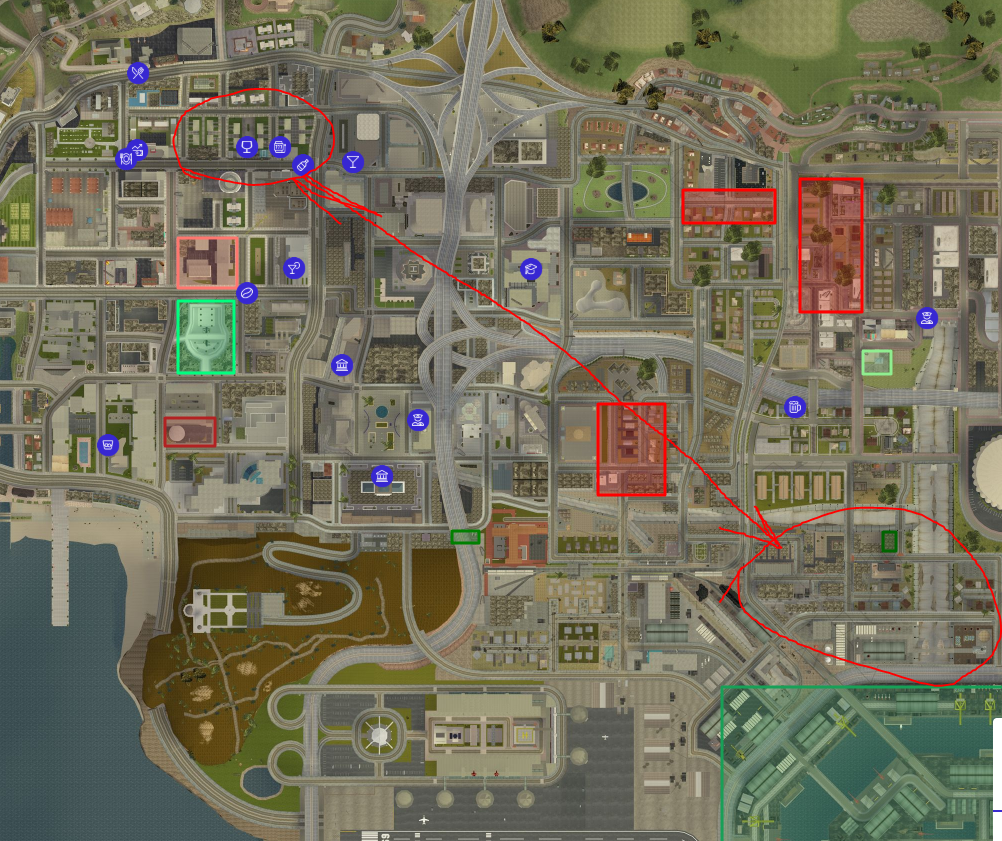The height and width of the screenshot is (841, 1002).
Task: Select the rising chart map marker
Action: pyautogui.click(x=139, y=151)
